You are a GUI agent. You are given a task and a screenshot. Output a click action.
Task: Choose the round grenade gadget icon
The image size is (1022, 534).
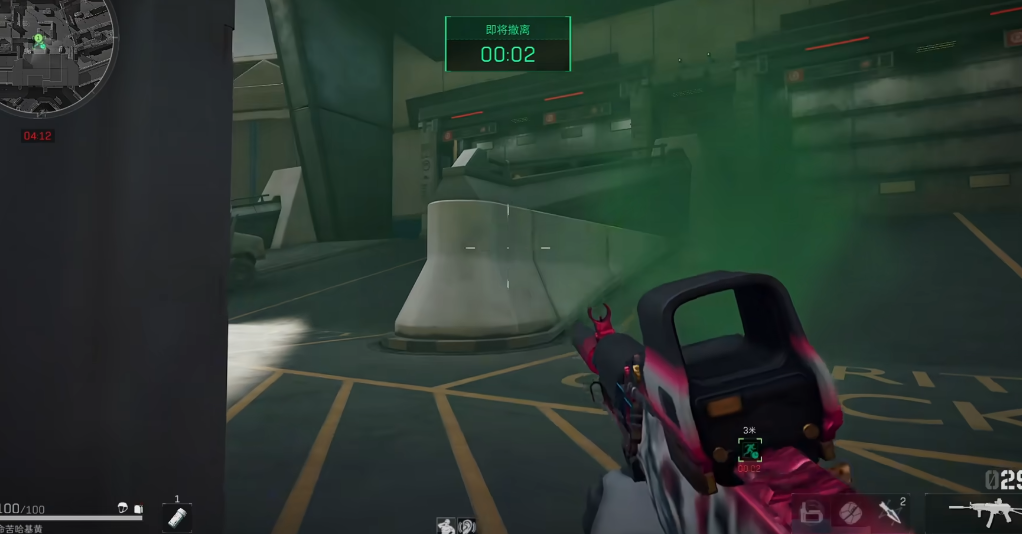pyautogui.click(x=851, y=513)
